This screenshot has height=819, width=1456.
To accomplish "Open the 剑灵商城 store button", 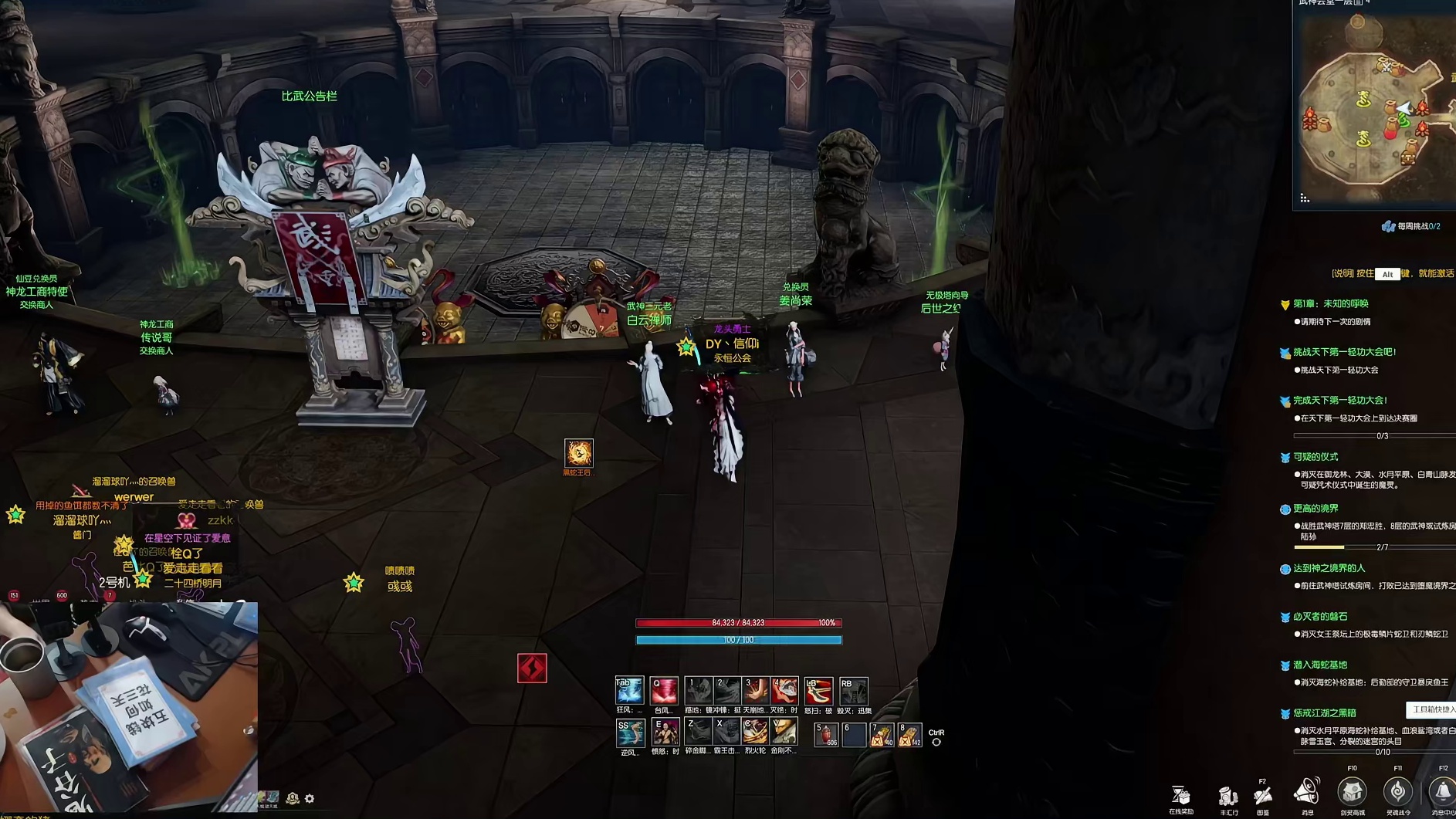I will click(x=1352, y=792).
